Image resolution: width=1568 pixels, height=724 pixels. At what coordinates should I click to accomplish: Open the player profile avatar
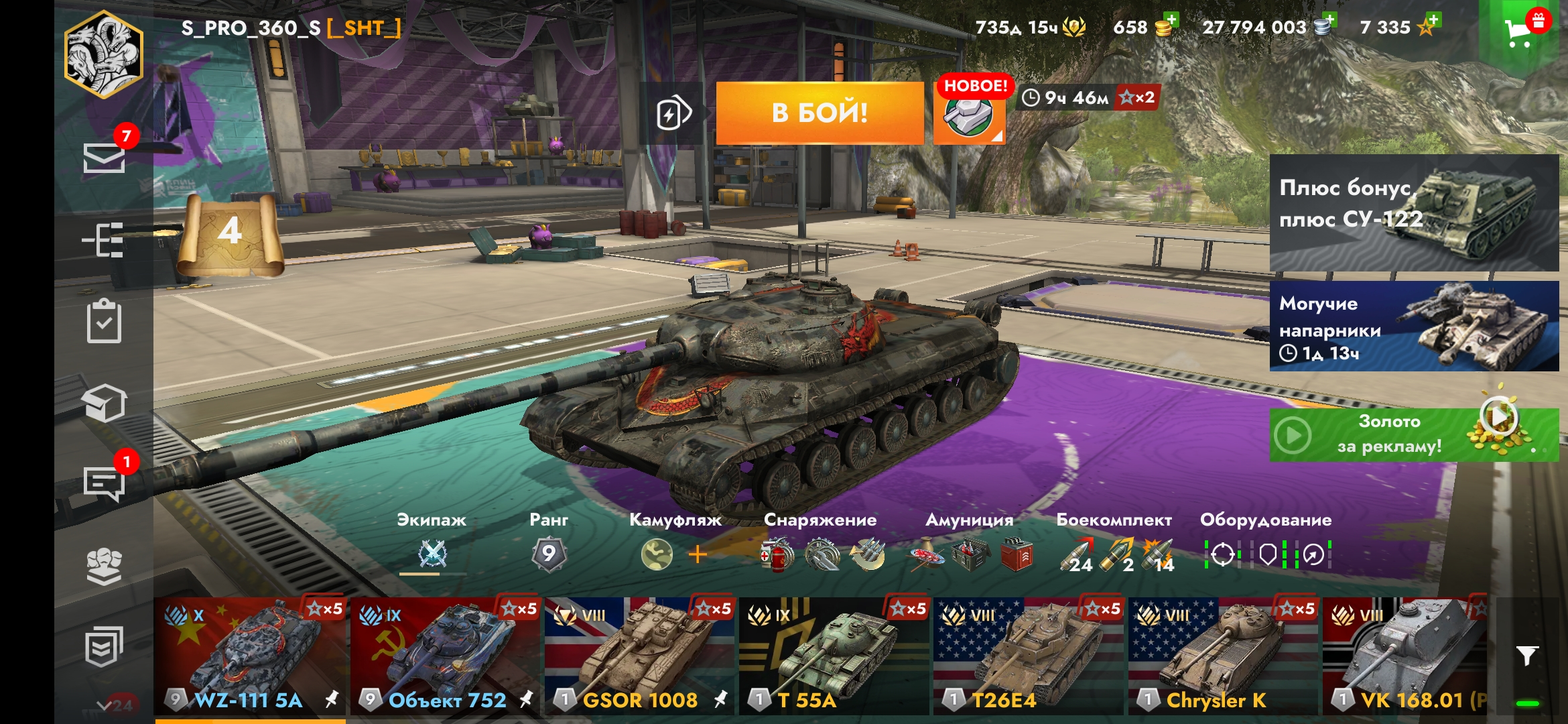click(x=104, y=55)
